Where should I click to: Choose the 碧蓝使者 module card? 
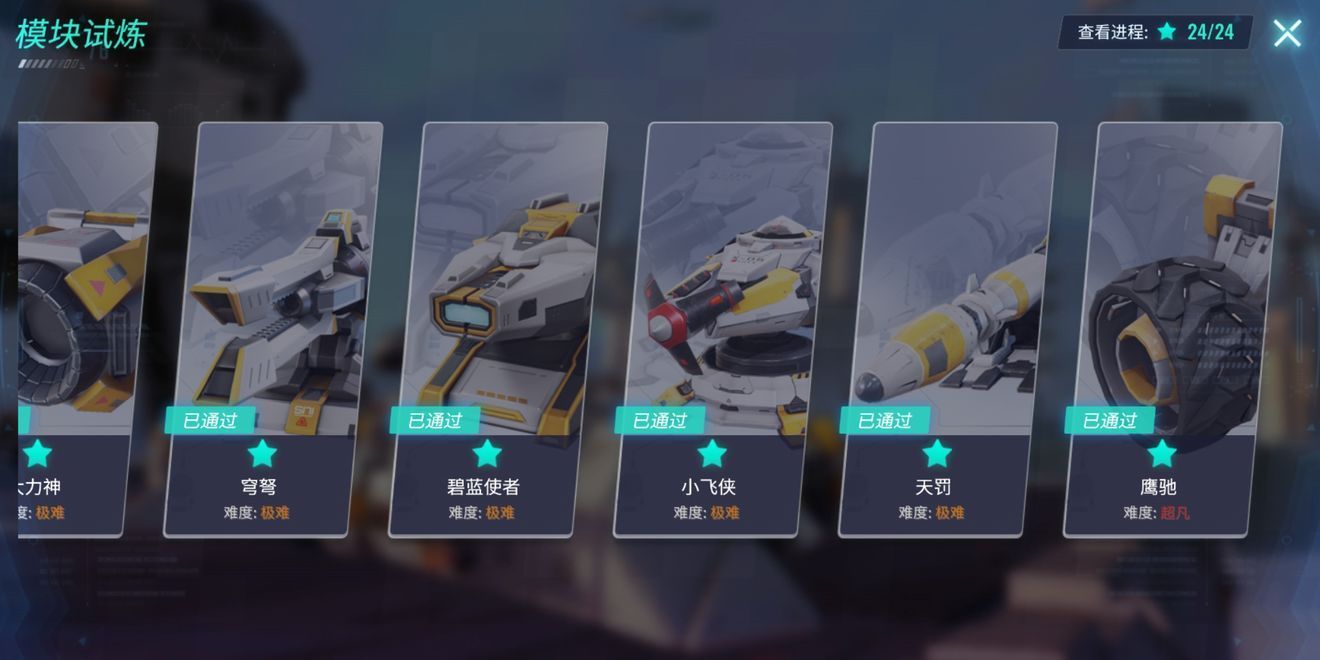coord(497,330)
